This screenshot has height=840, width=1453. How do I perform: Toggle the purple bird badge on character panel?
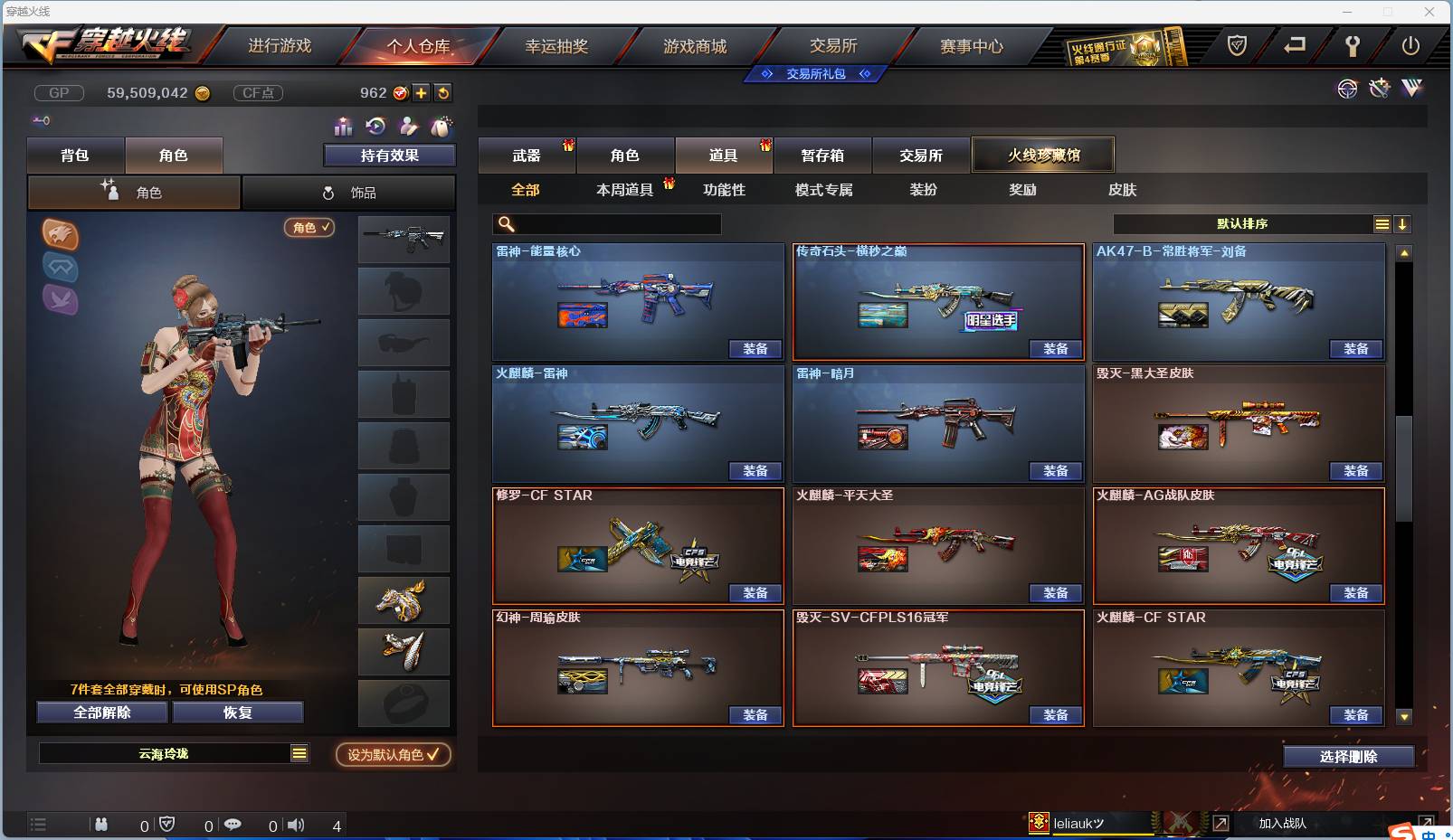tap(61, 300)
